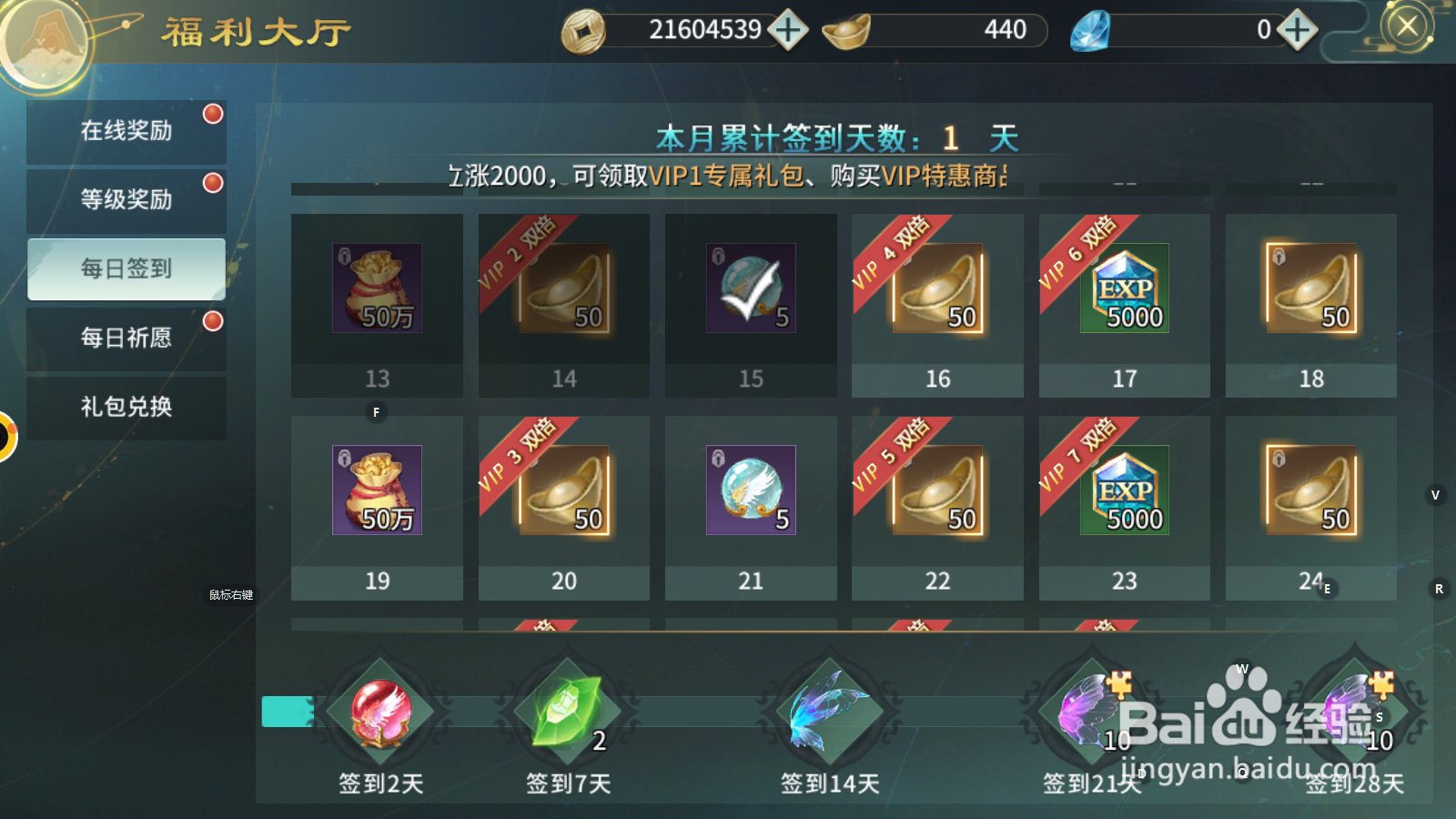Click the locked day 24 gold ingot reward

click(1311, 491)
